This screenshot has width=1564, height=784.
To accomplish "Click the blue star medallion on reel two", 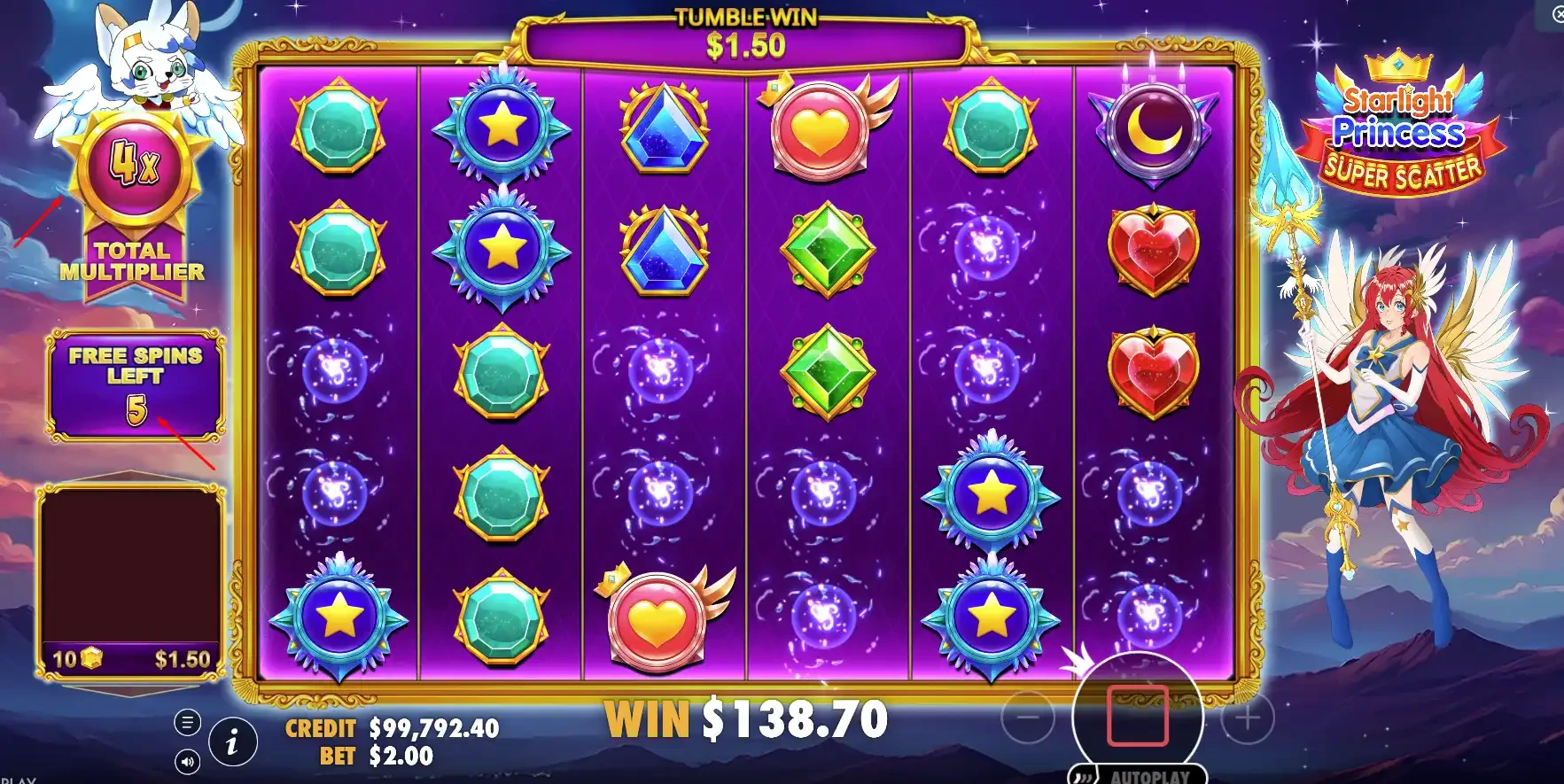I will click(501, 126).
